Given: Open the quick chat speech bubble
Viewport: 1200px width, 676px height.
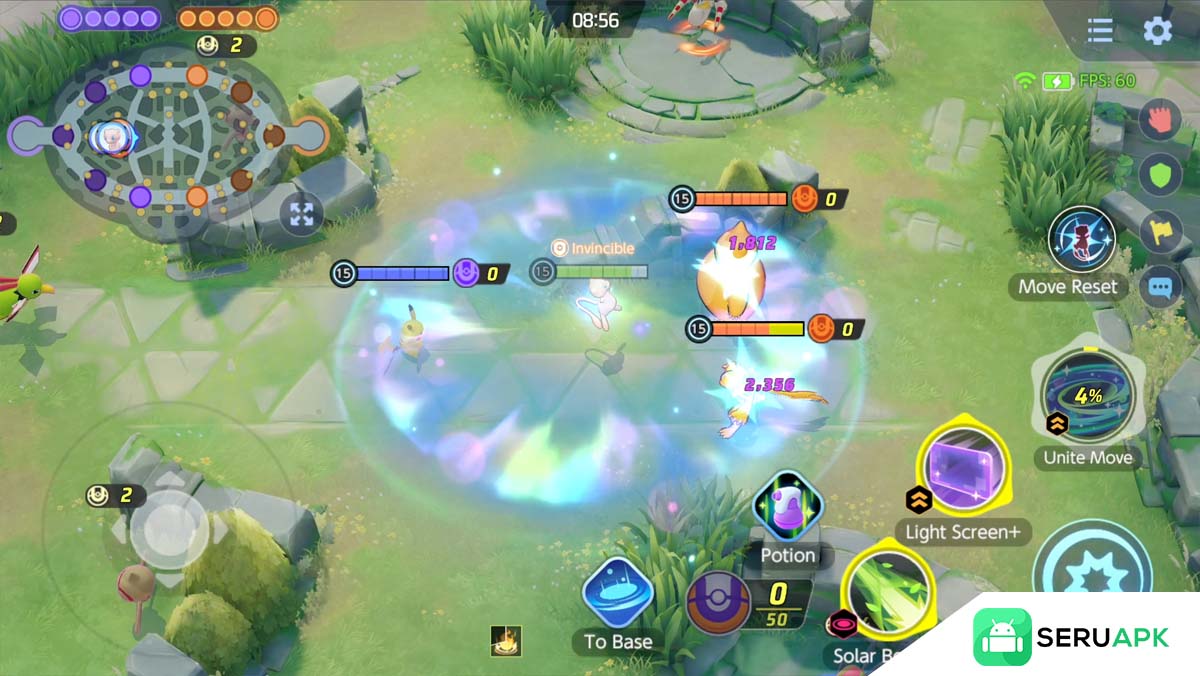Looking at the screenshot, I should point(1160,289).
